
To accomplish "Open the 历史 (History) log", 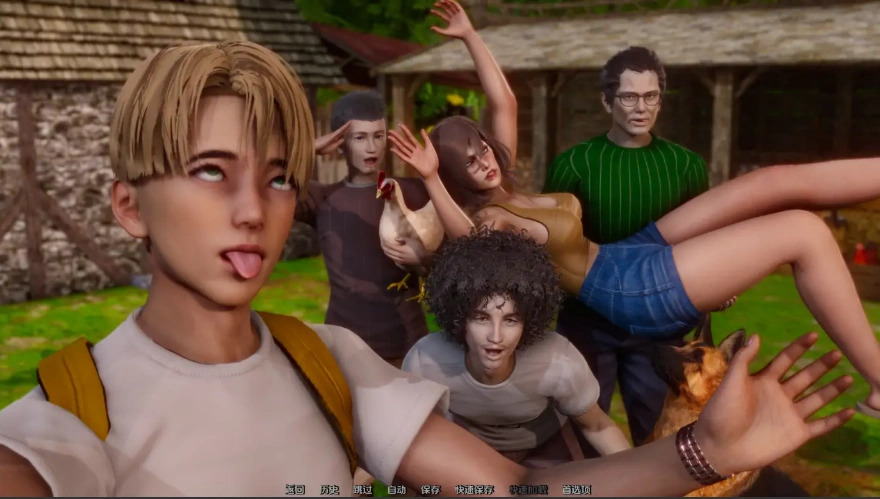I will [x=329, y=490].
